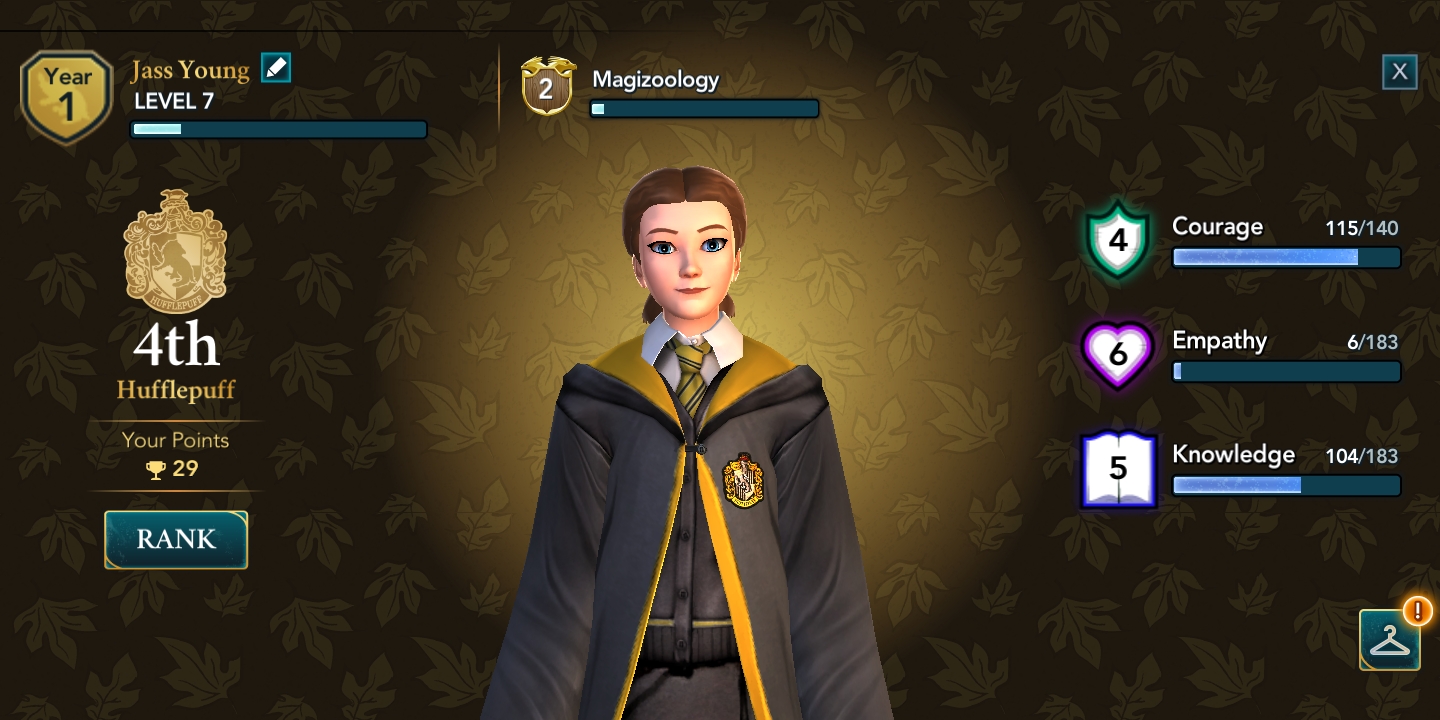
Task: Open the house RANK leaderboard
Action: [176, 540]
